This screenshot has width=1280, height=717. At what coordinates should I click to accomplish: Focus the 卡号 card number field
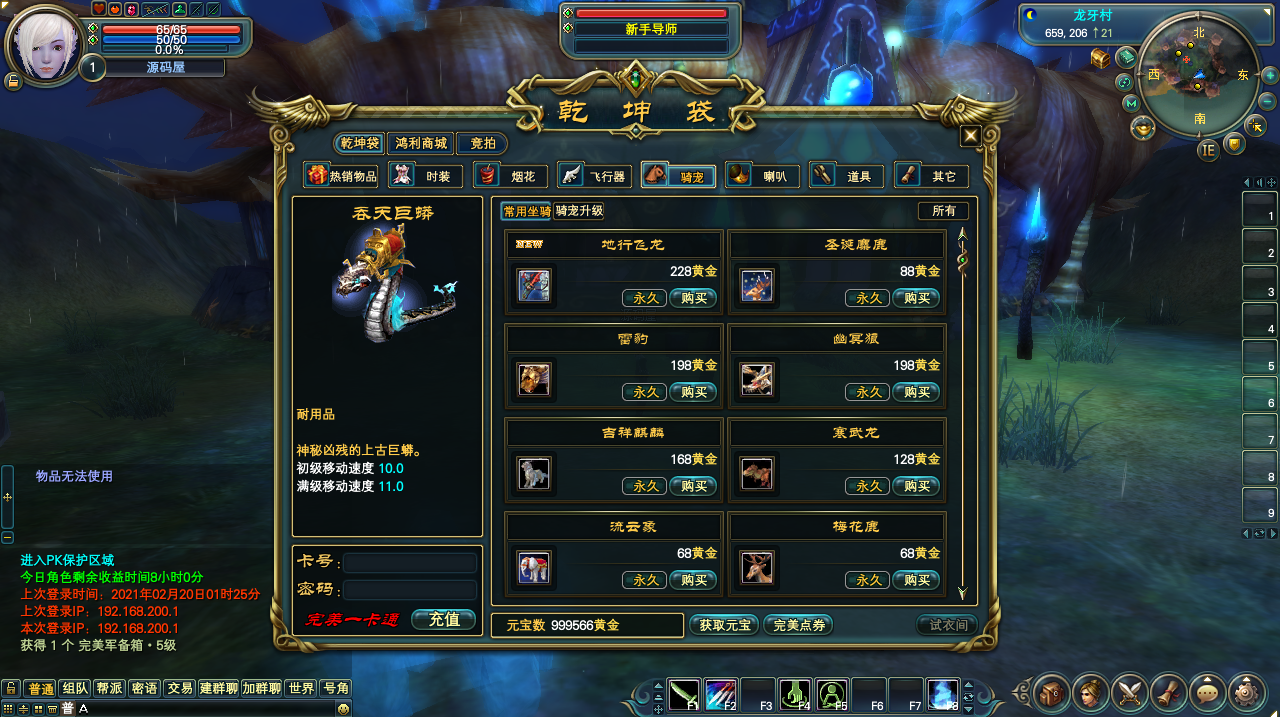[x=410, y=563]
